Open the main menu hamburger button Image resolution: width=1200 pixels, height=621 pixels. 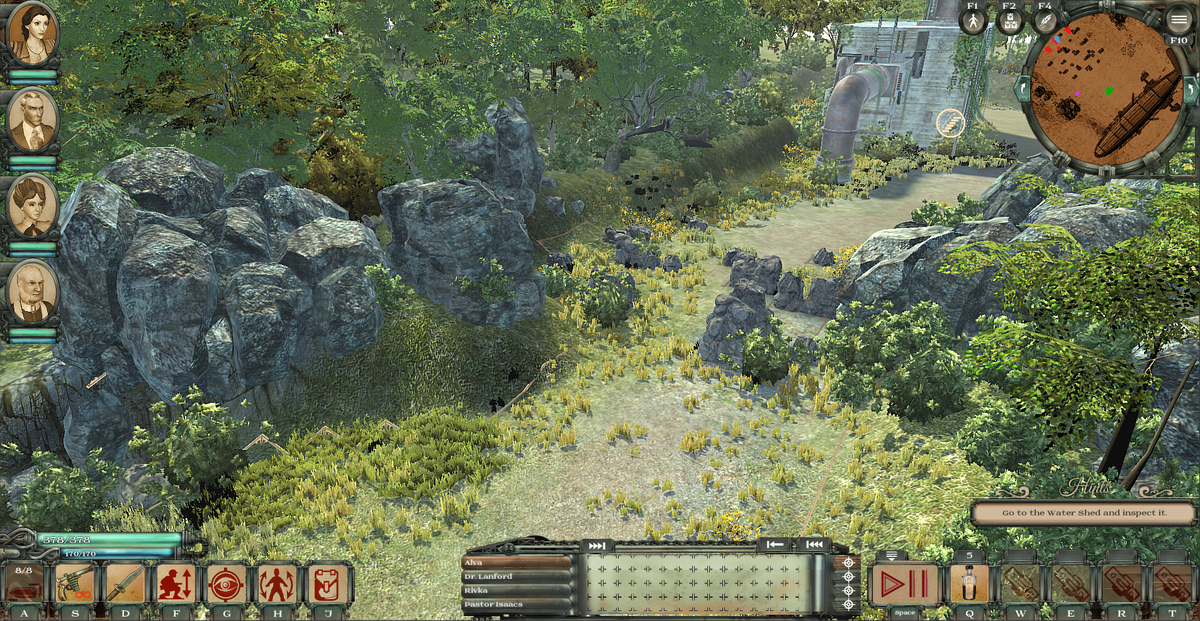tap(1178, 18)
